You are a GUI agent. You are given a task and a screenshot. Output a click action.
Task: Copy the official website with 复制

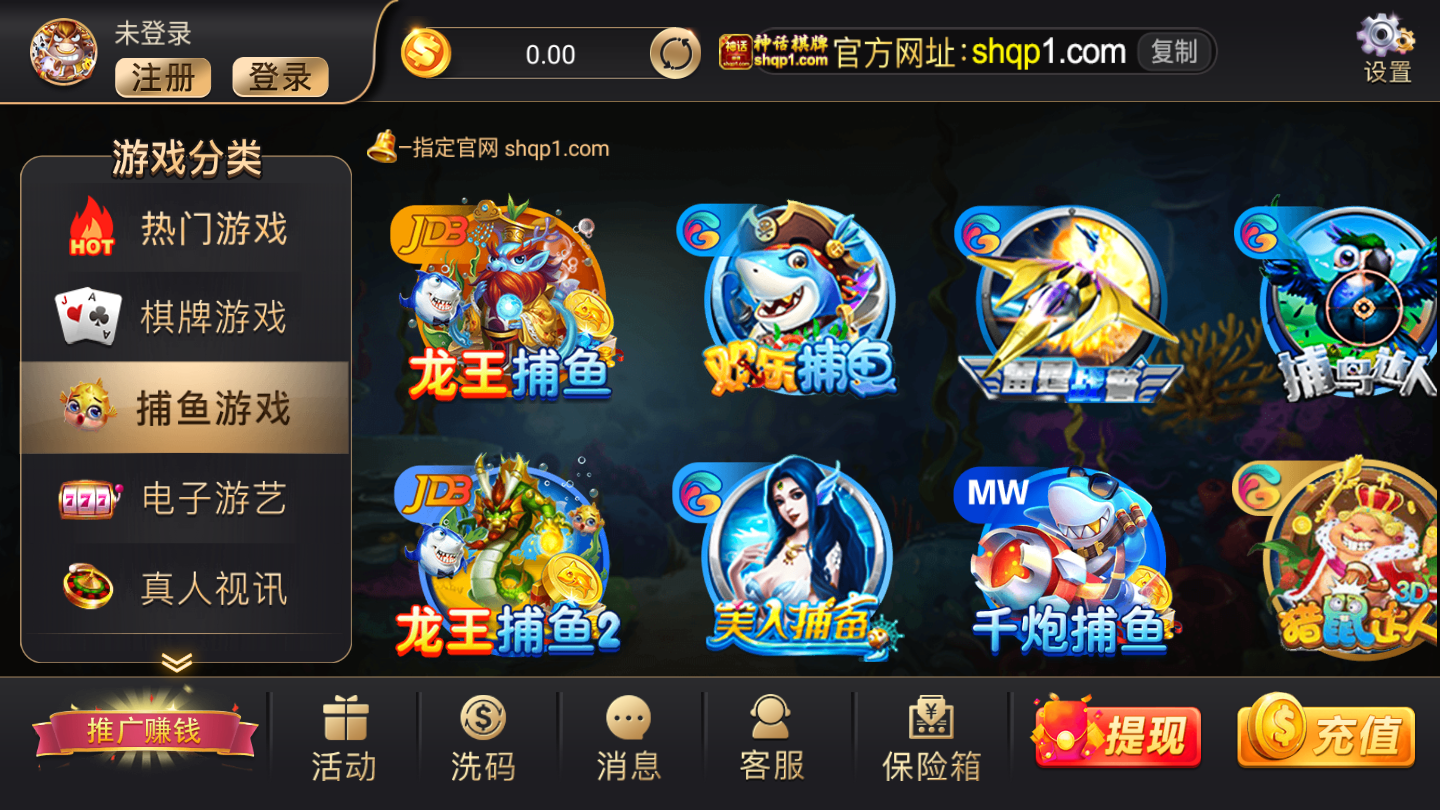pos(1176,53)
